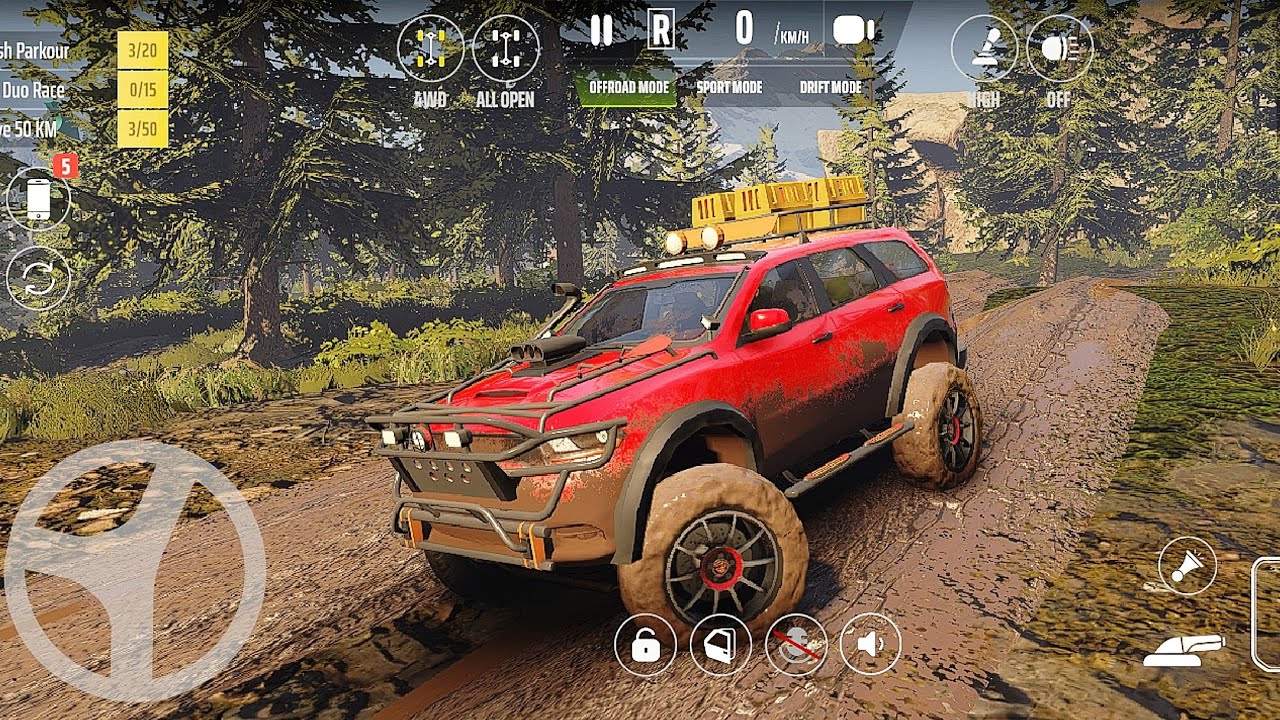
Task: Turn on the headlights
Action: coord(1059,48)
